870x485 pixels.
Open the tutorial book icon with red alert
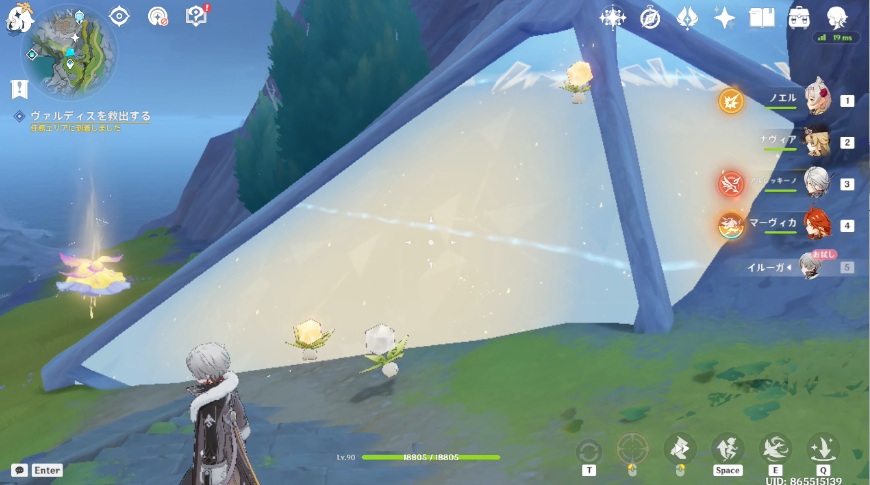pyautogui.click(x=197, y=16)
